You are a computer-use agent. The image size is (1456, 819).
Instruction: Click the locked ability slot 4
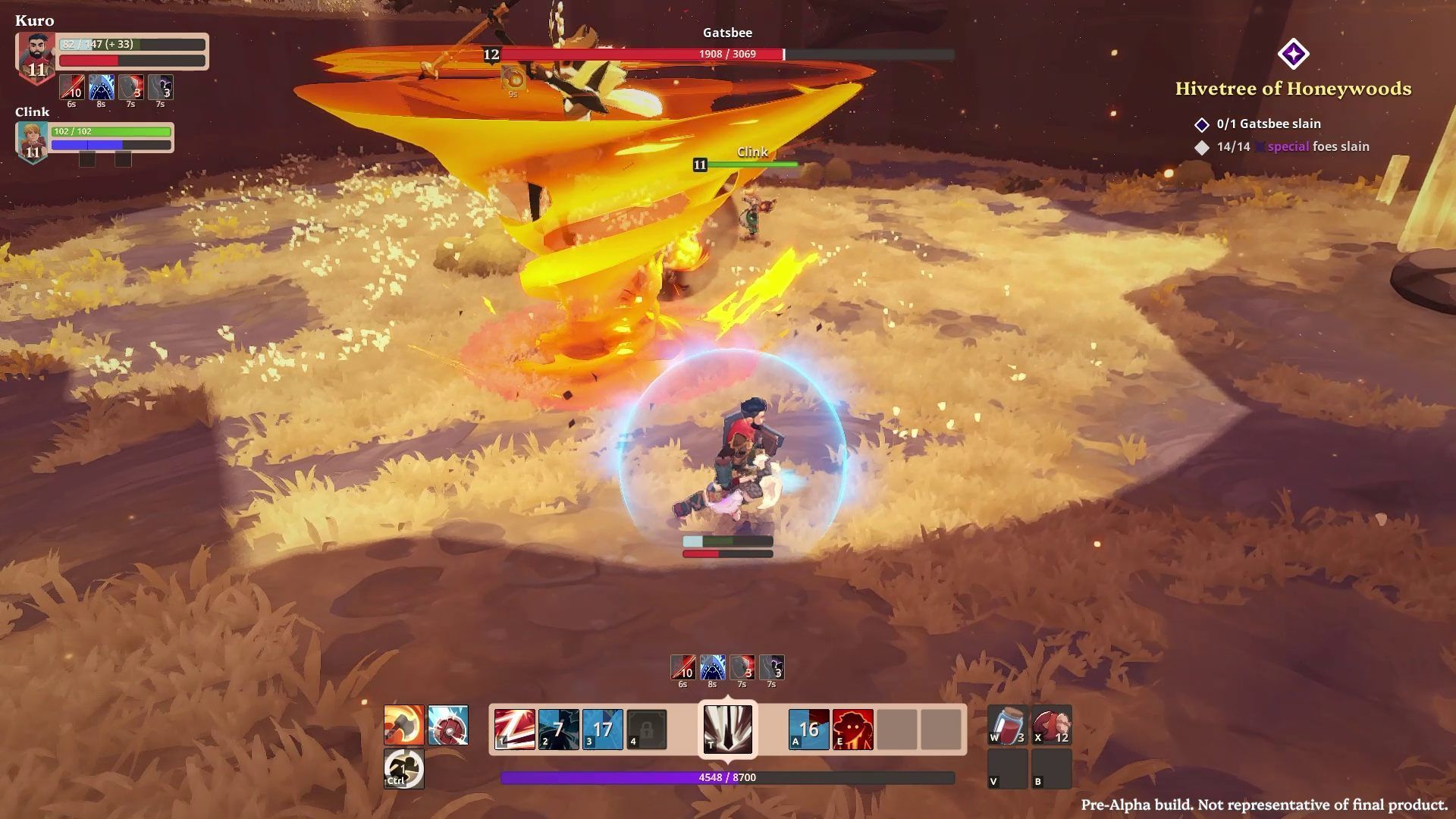646,730
